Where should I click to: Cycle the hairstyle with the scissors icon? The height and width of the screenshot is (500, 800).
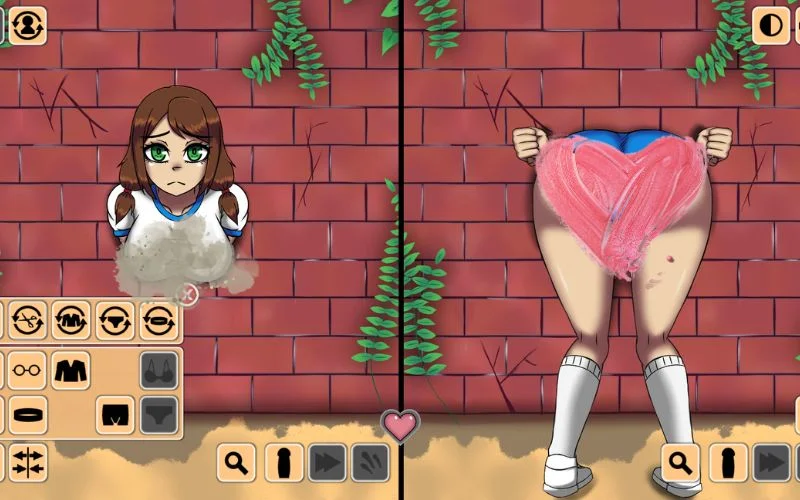[x=28, y=321]
